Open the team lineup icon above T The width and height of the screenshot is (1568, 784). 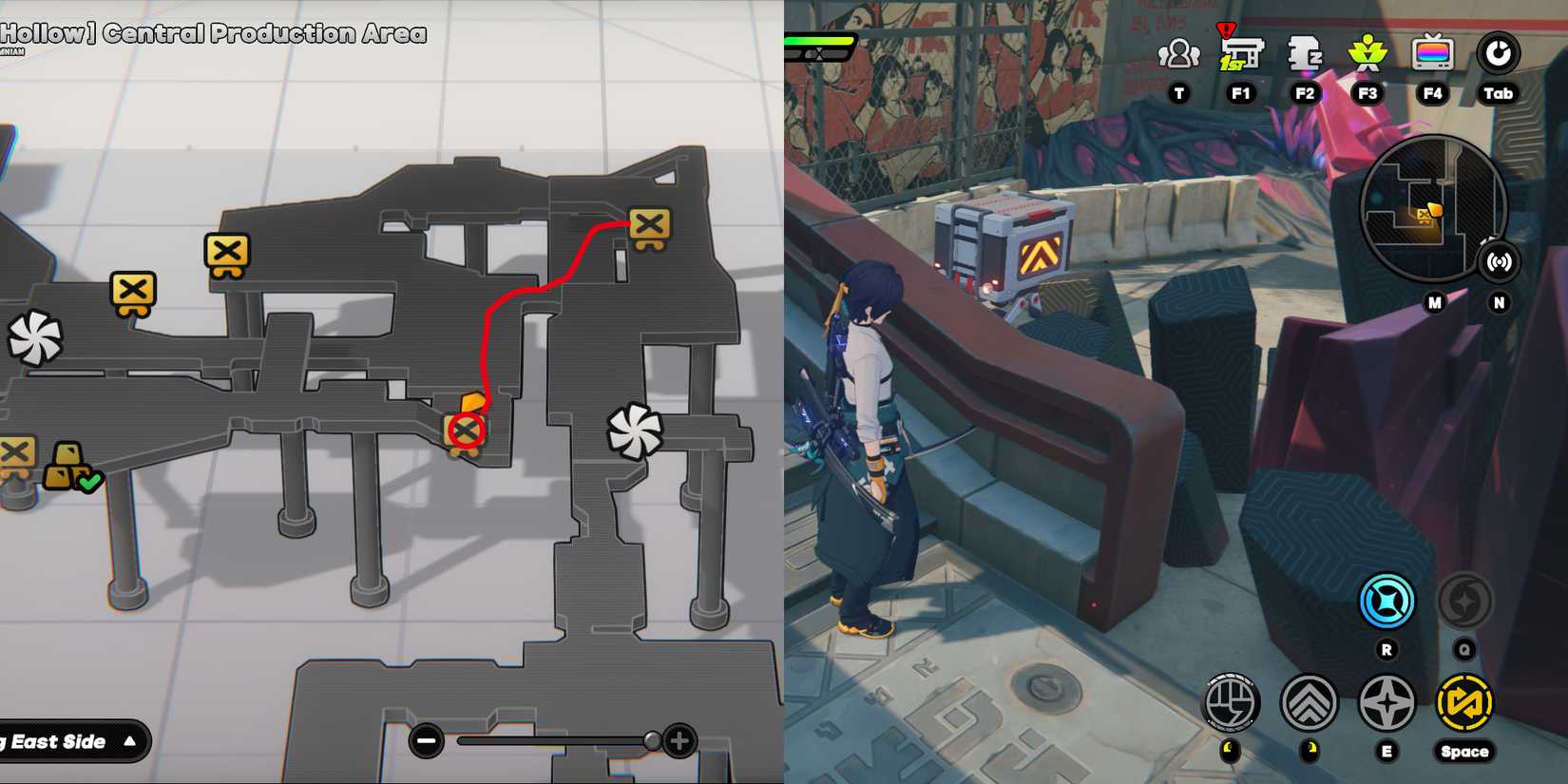pyautogui.click(x=1178, y=55)
